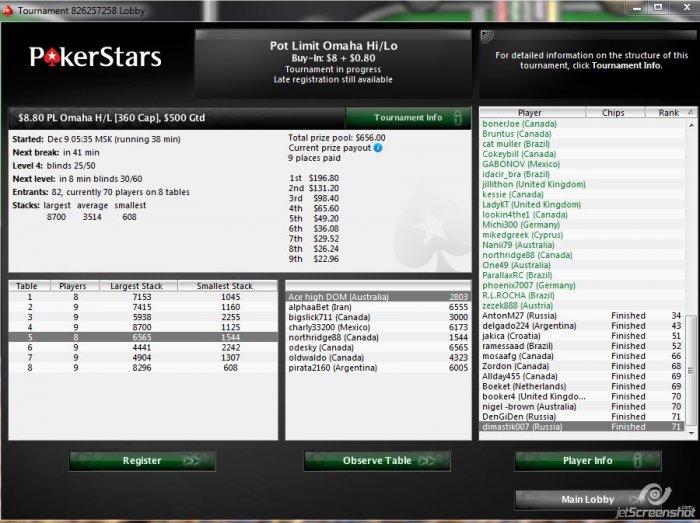This screenshot has width=700, height=523.
Task: Open the Tournament Info panel
Action: [408, 118]
